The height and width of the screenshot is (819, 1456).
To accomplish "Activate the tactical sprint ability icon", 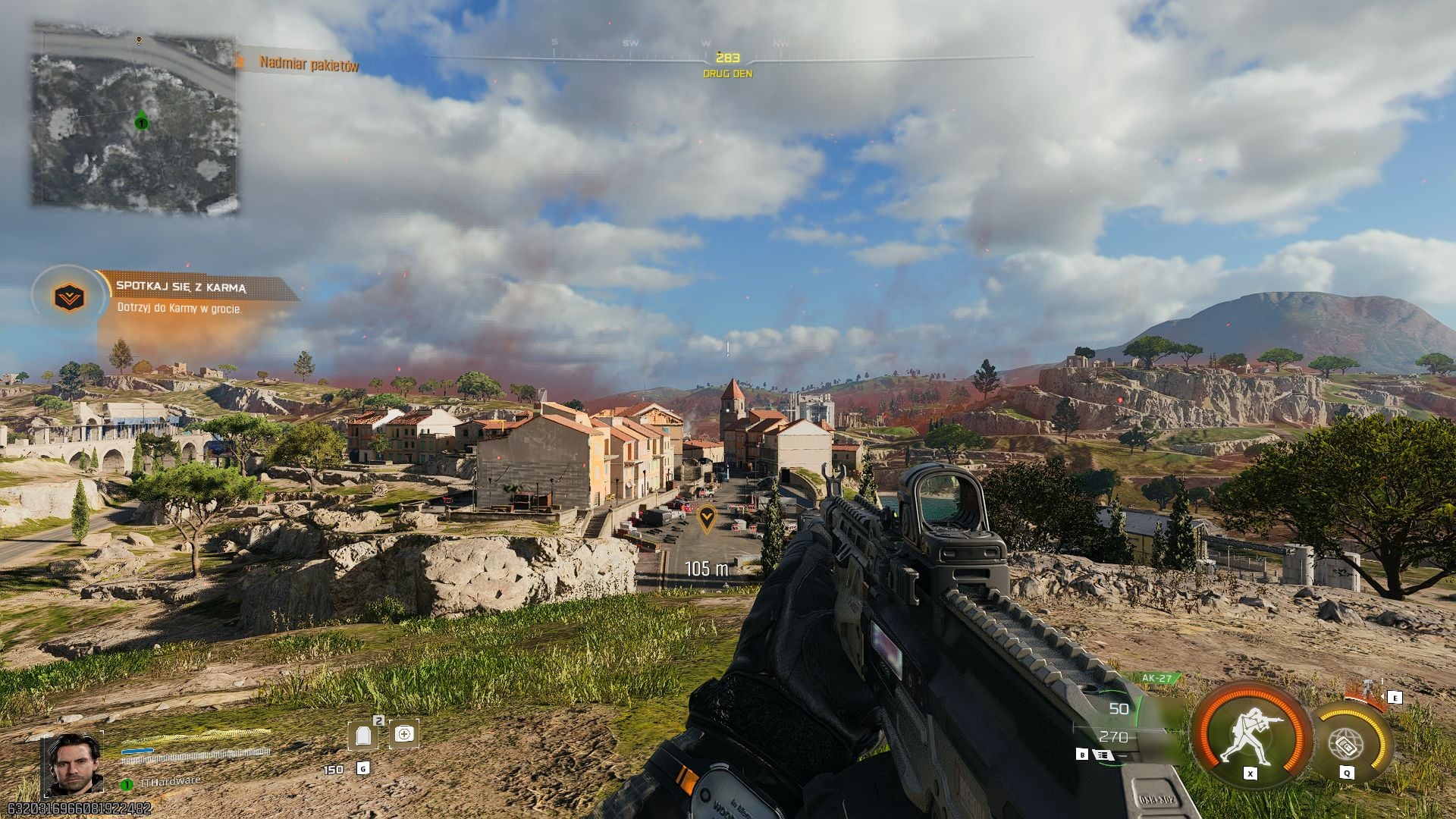I will tap(1250, 734).
